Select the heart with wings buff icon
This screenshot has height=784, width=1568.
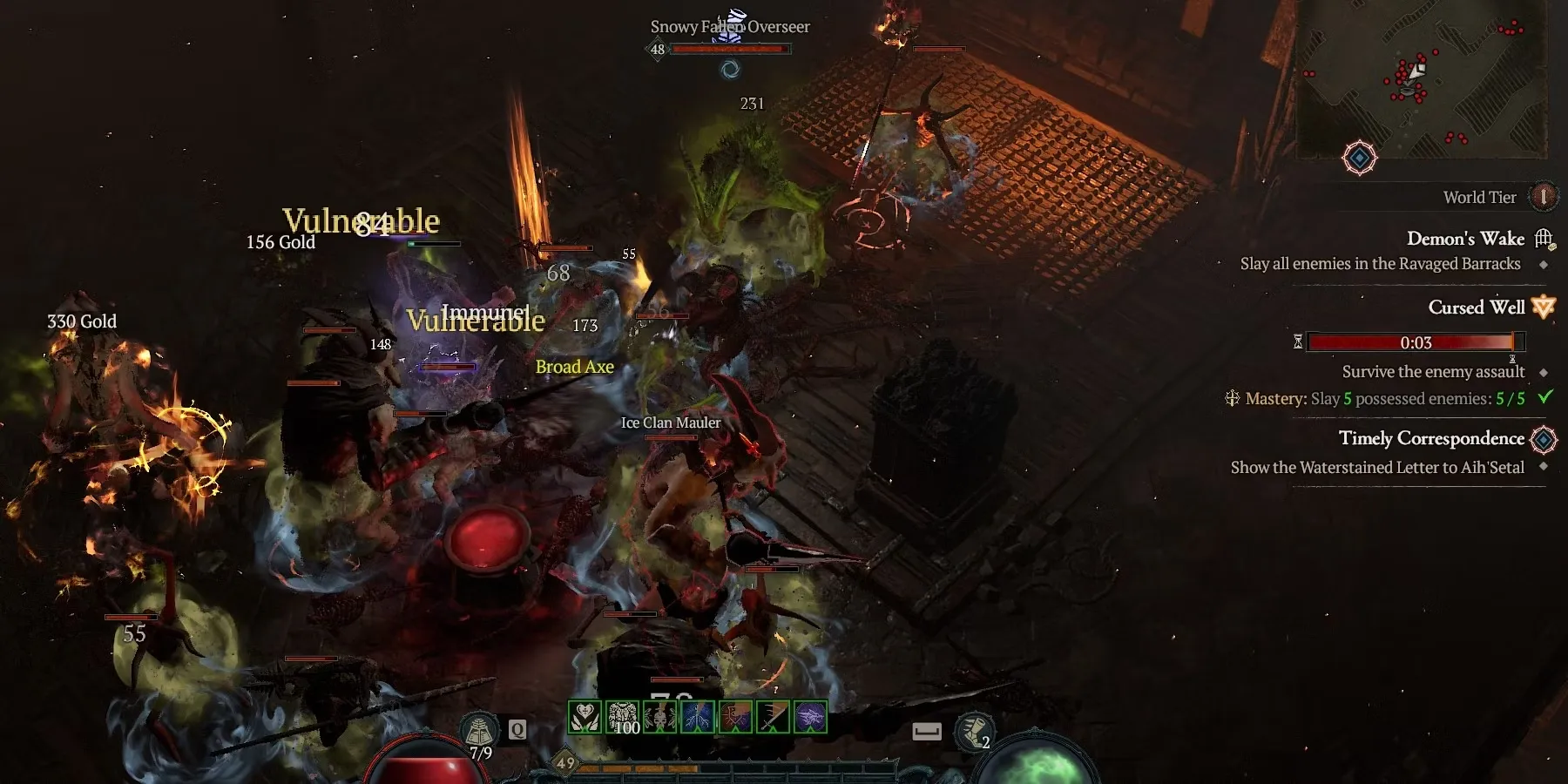click(585, 717)
